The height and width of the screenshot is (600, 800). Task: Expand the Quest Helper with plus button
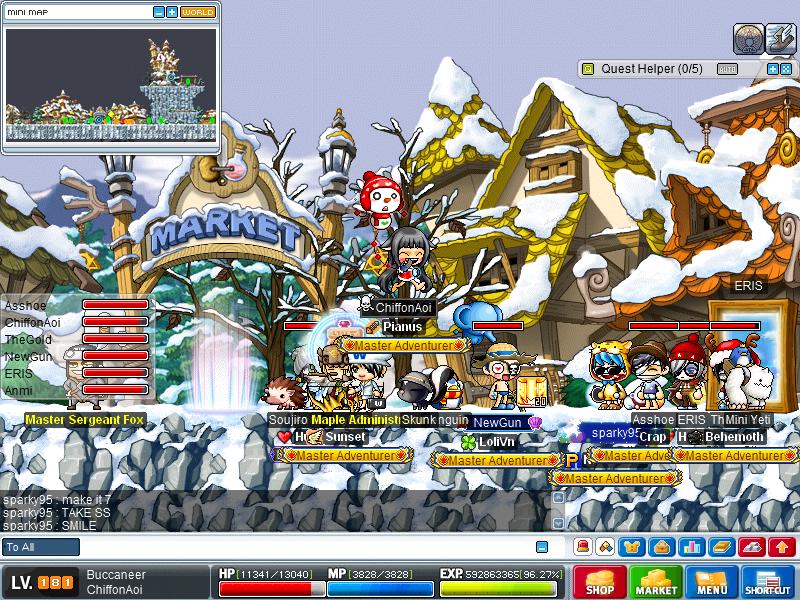(x=772, y=69)
